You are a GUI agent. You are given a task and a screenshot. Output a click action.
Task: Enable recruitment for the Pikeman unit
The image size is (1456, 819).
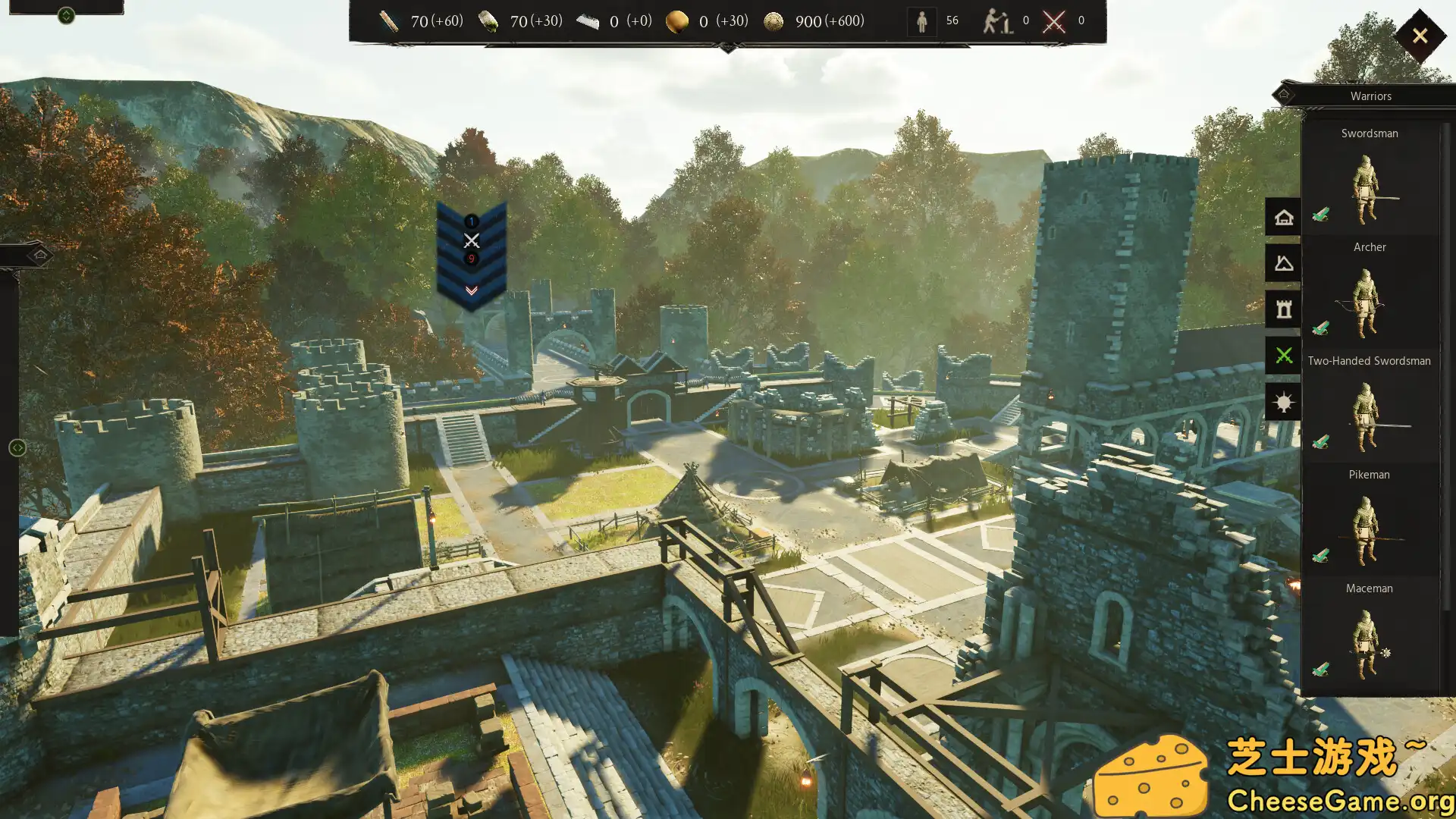pos(1319,557)
